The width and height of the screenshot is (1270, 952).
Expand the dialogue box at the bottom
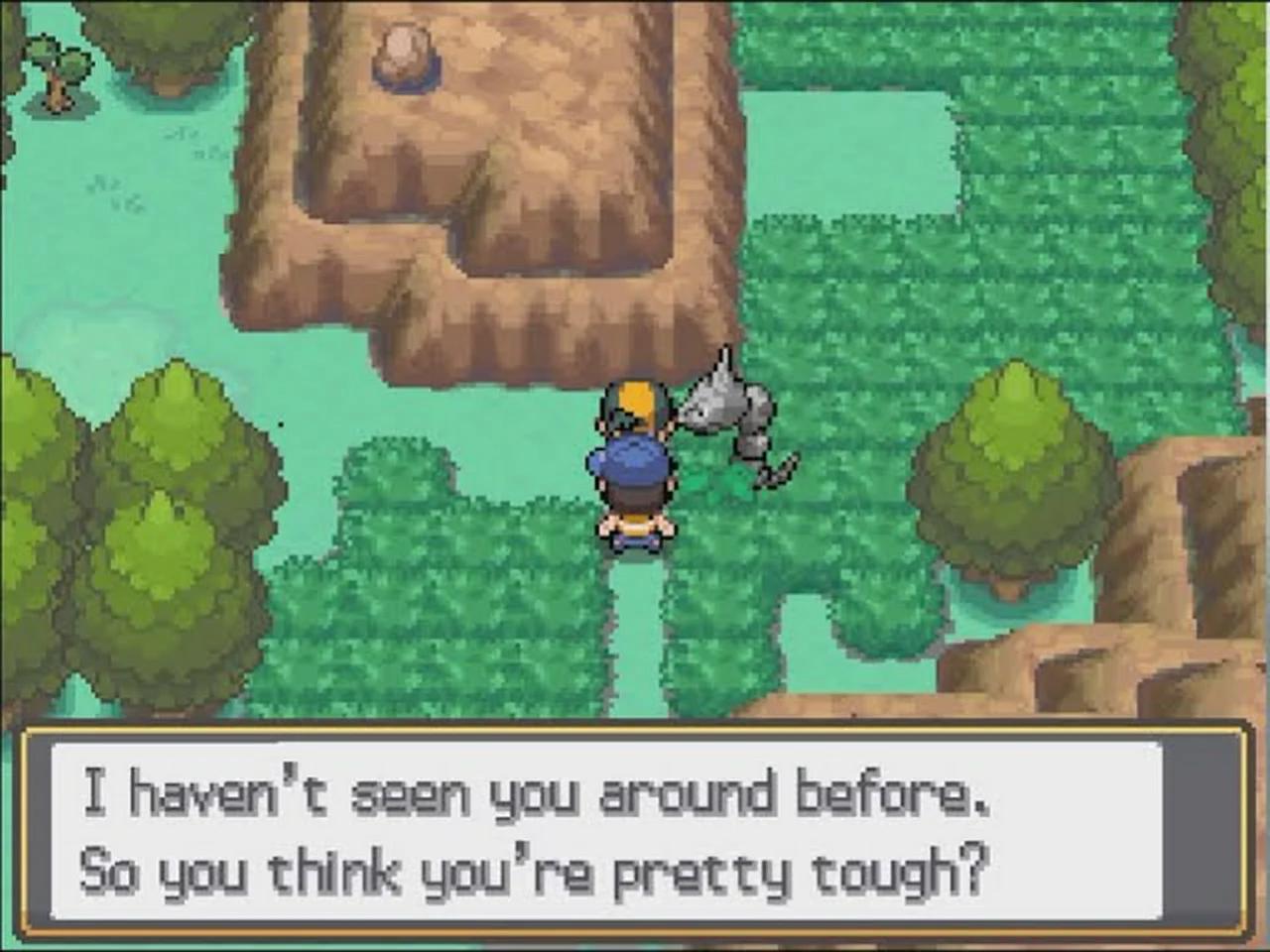[635, 833]
